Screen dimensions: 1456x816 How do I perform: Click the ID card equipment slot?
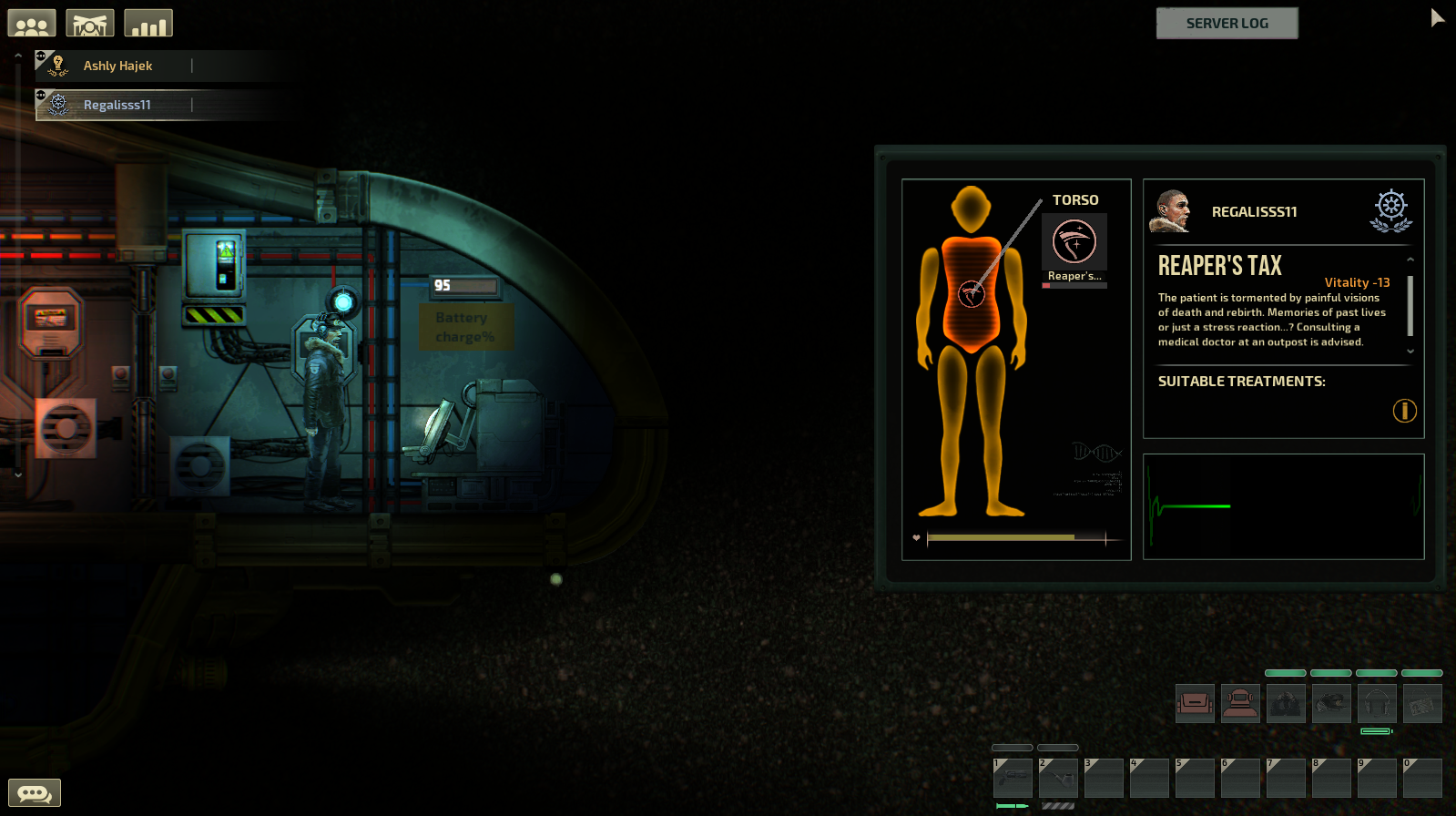1422,704
